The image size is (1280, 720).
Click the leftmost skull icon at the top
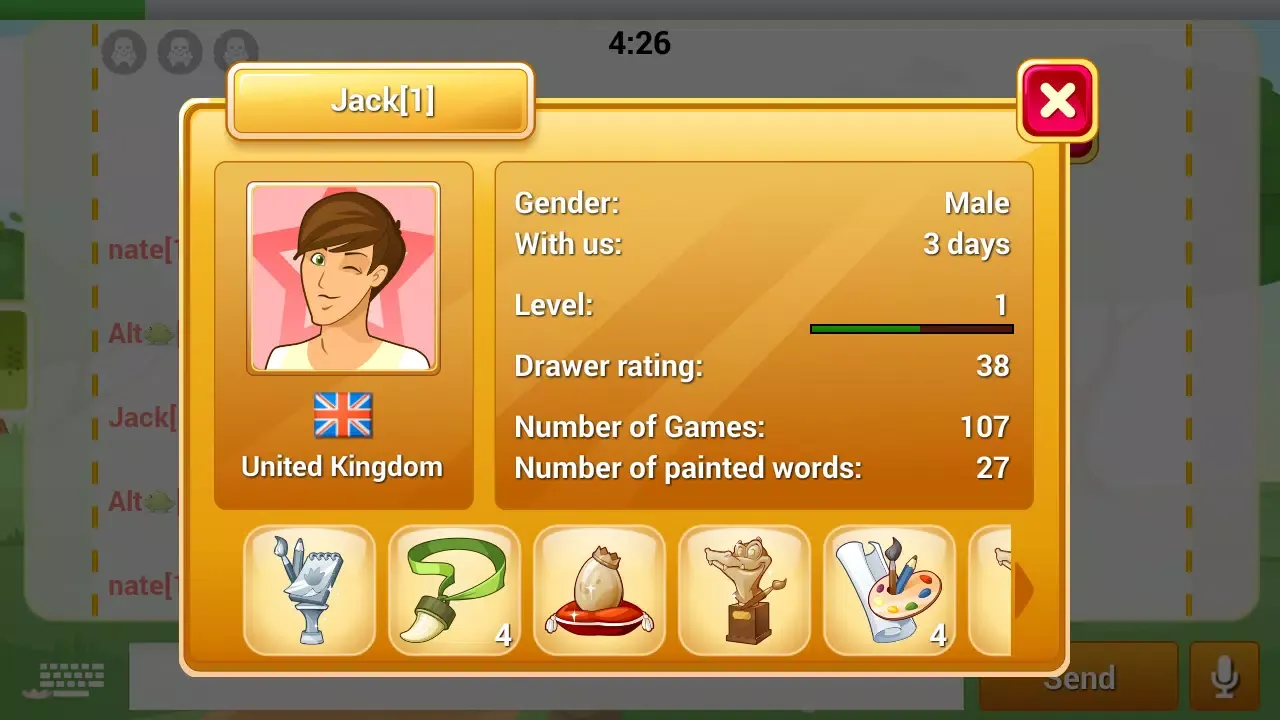[x=123, y=51]
